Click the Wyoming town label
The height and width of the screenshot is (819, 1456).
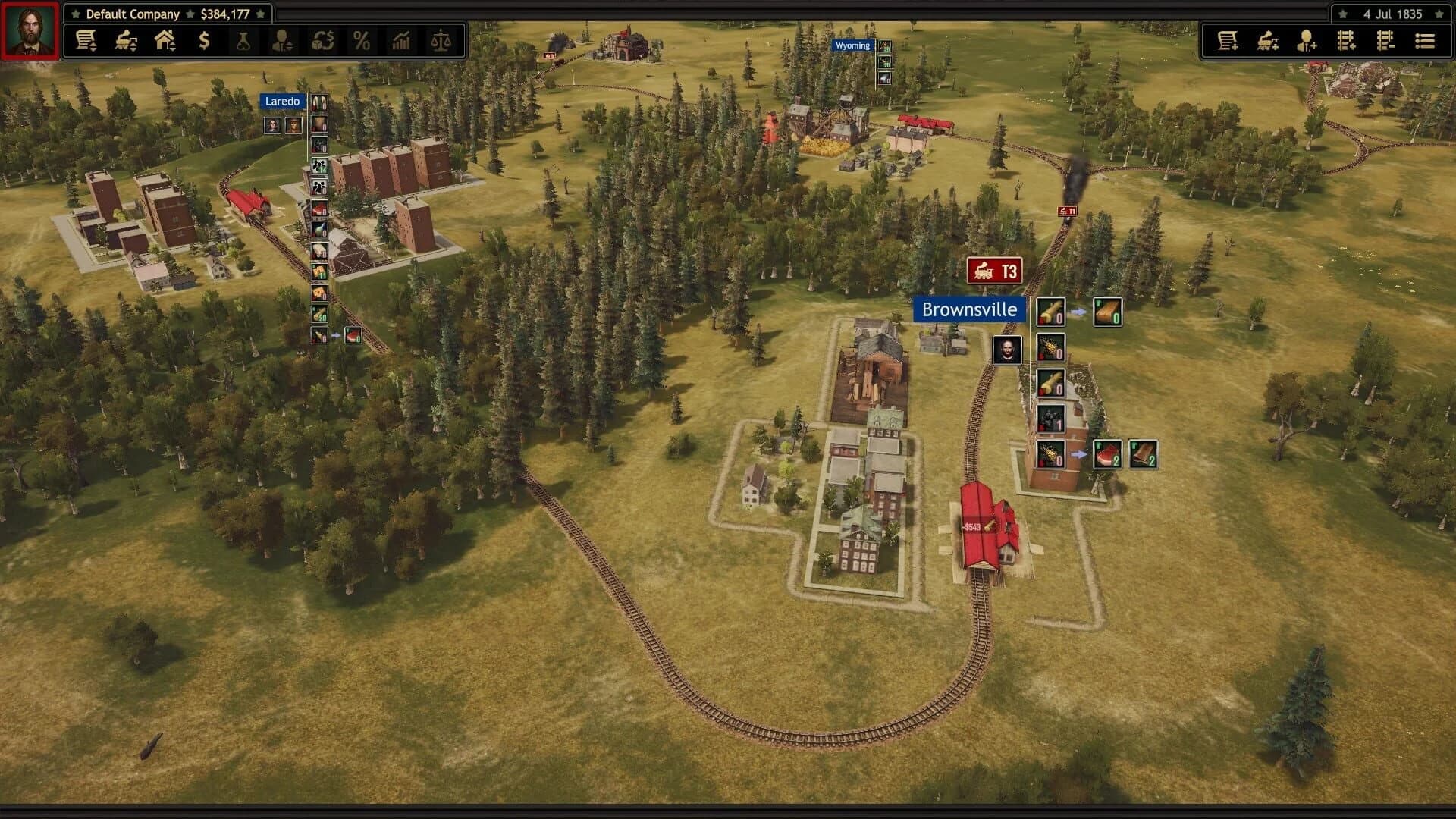(851, 45)
